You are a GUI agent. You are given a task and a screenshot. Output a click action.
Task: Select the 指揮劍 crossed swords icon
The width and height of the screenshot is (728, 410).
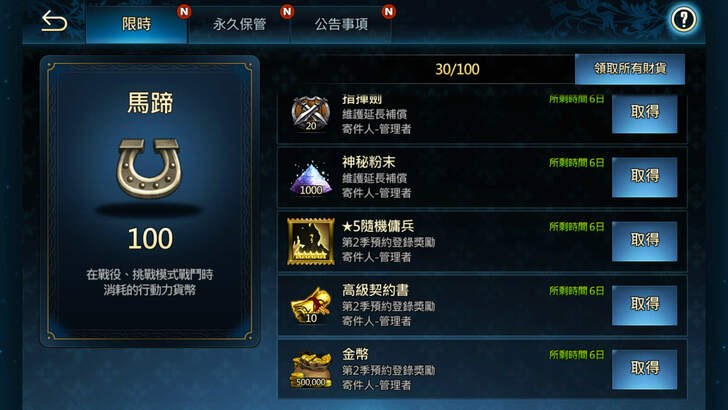point(311,112)
